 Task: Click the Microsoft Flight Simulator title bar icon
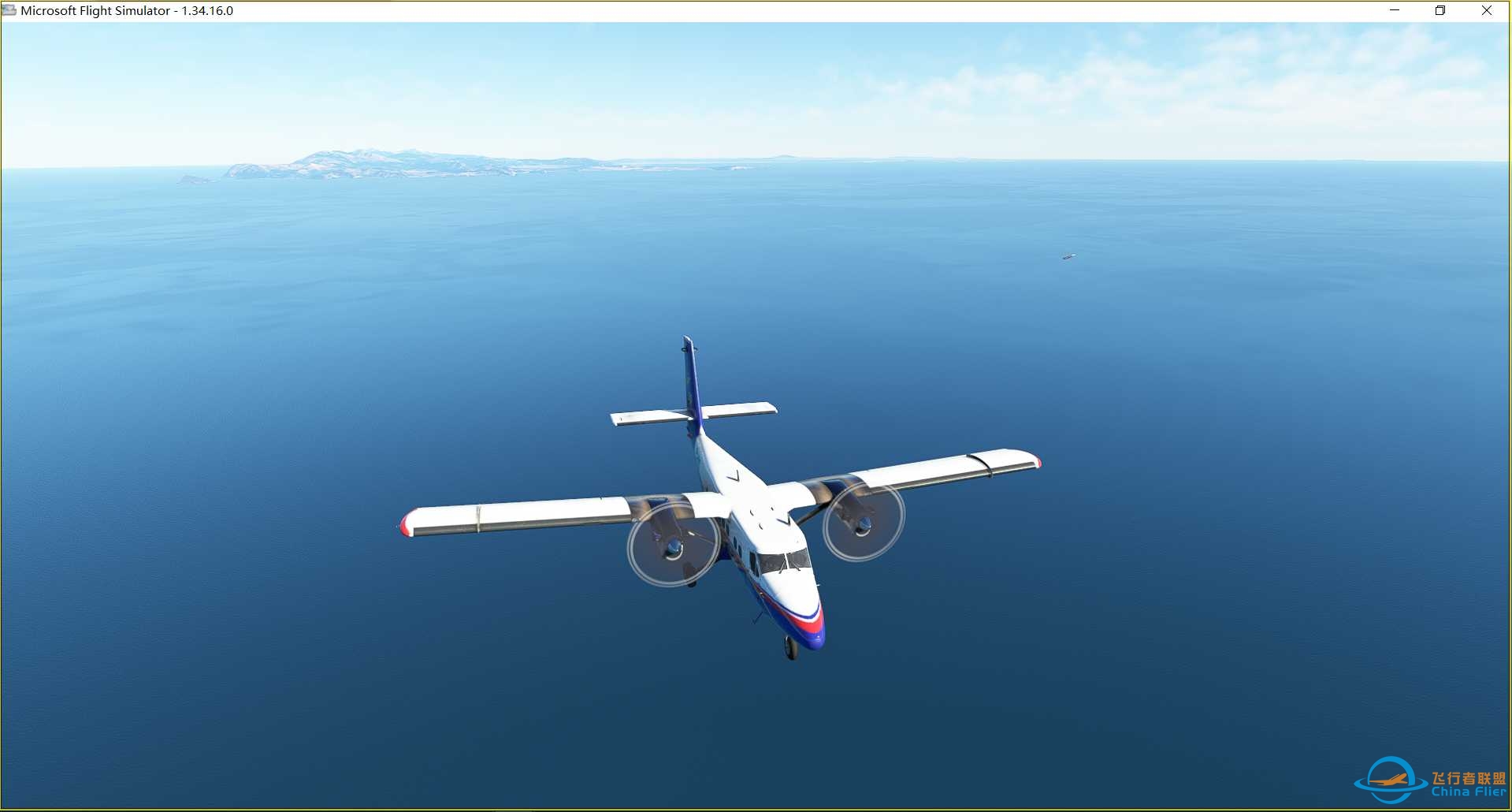[9, 10]
